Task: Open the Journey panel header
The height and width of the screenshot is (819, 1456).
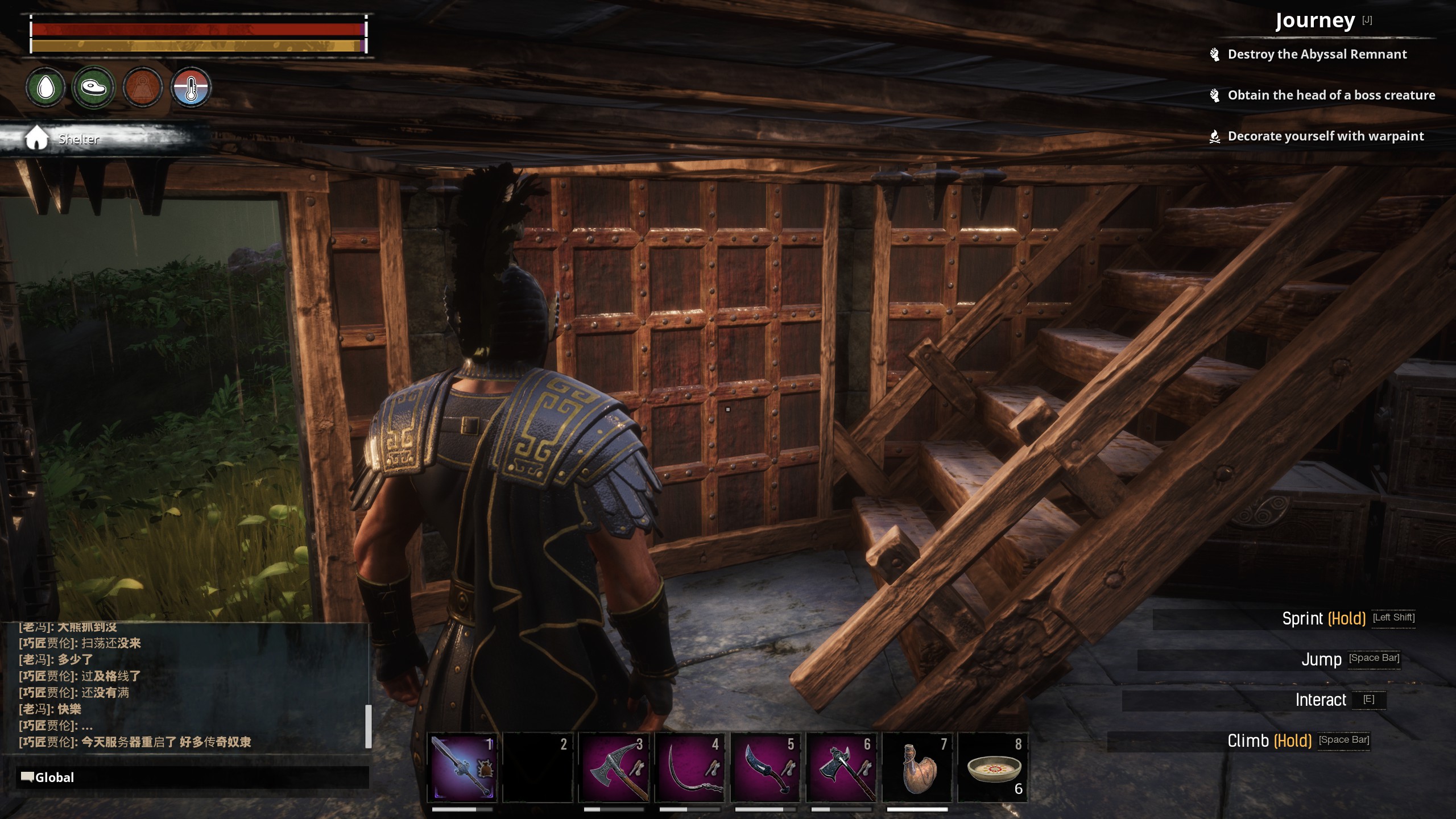Action: pyautogui.click(x=1315, y=21)
